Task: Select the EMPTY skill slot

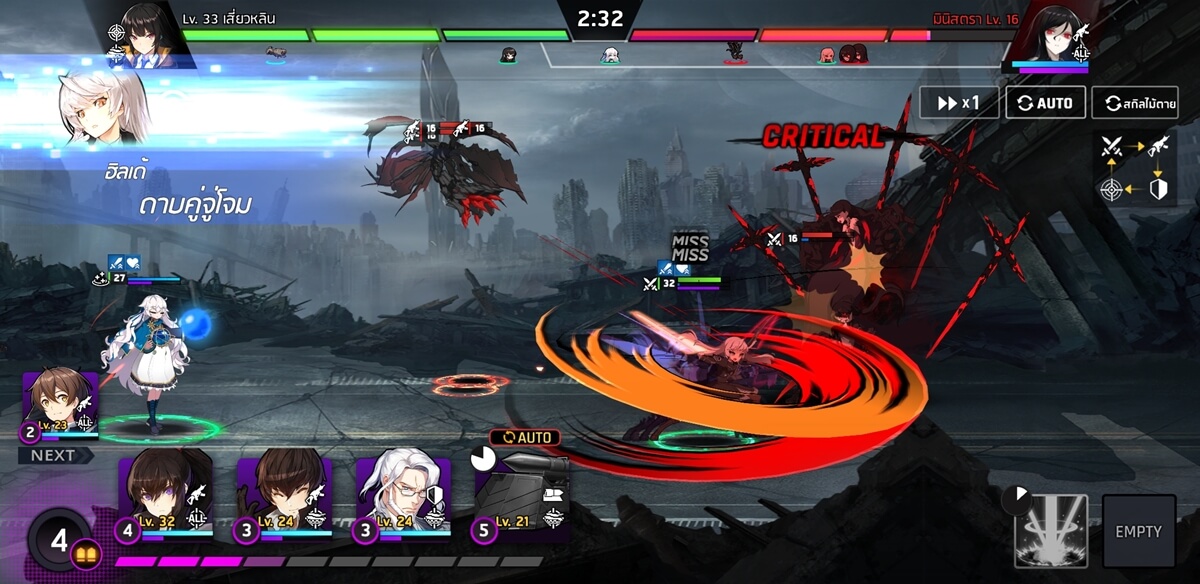Action: (1139, 531)
